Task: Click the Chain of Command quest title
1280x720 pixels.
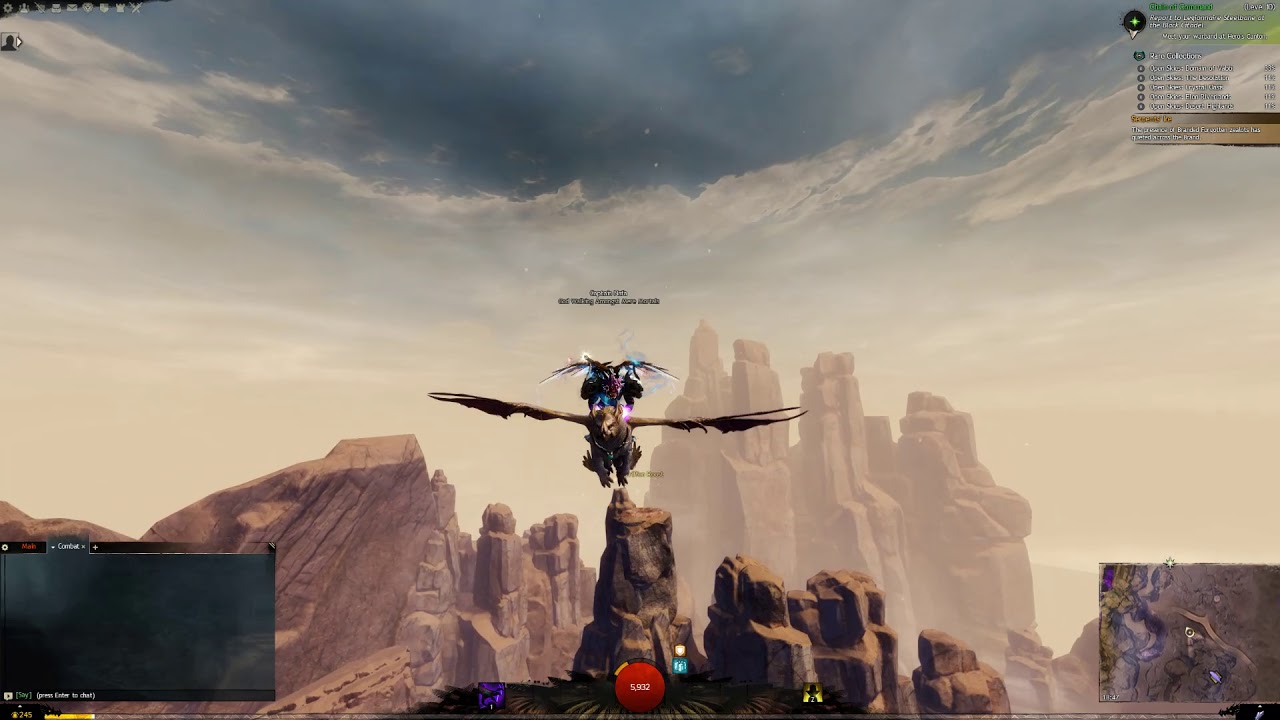Action: (x=1182, y=7)
